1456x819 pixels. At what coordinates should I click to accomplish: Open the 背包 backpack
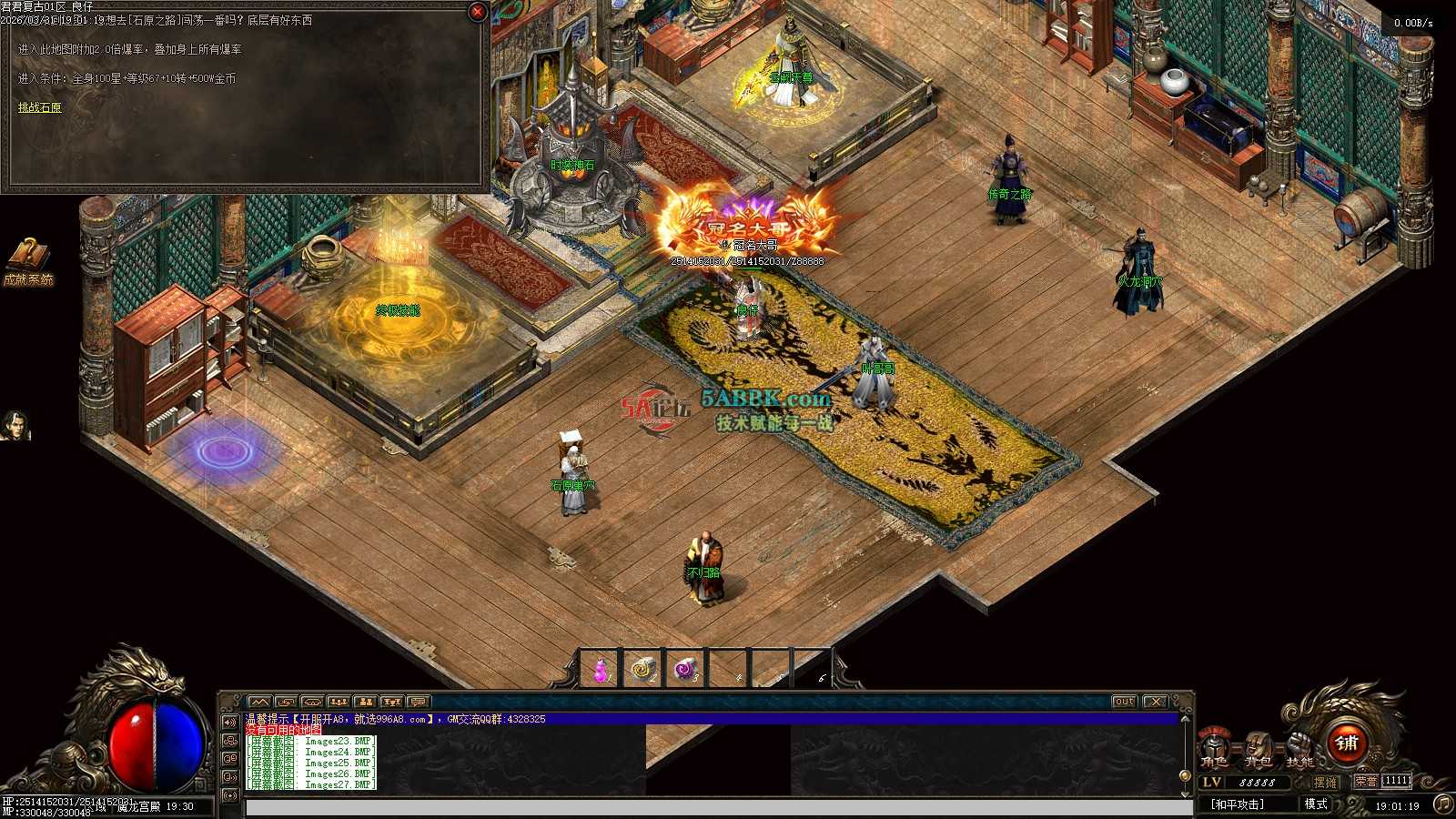(x=1258, y=748)
